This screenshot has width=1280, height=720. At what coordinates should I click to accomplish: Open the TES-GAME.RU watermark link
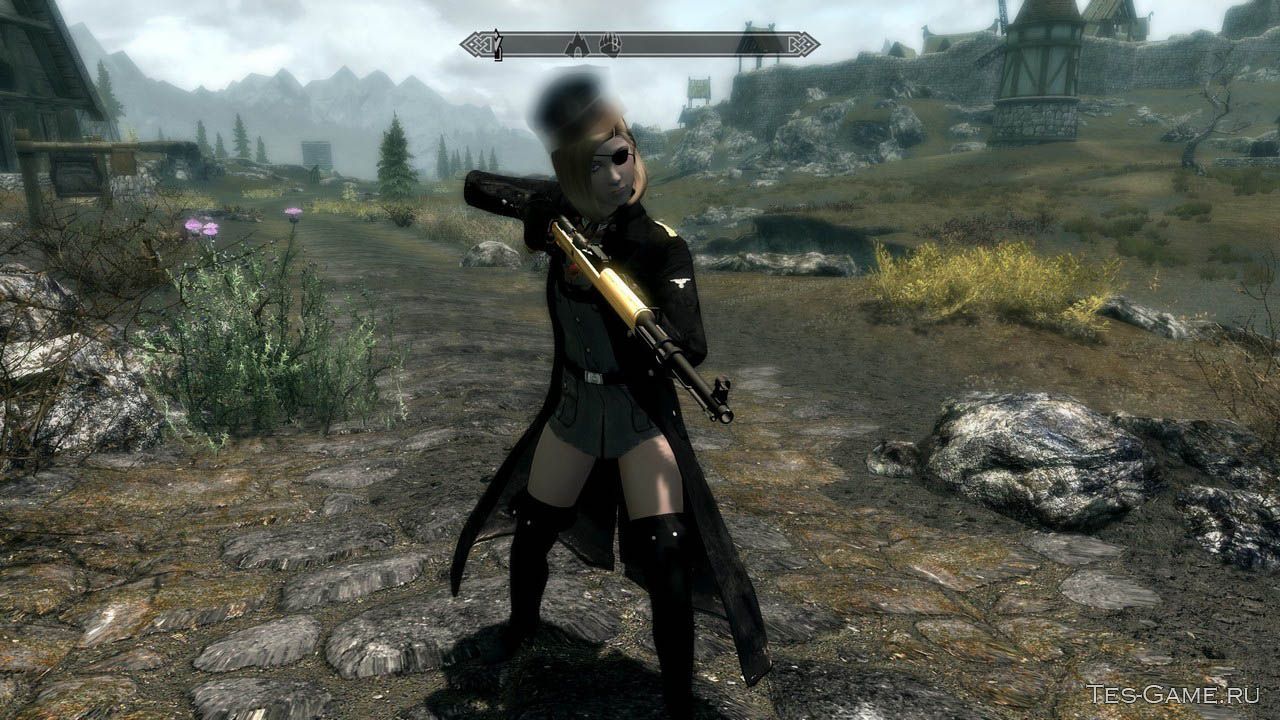1174,694
